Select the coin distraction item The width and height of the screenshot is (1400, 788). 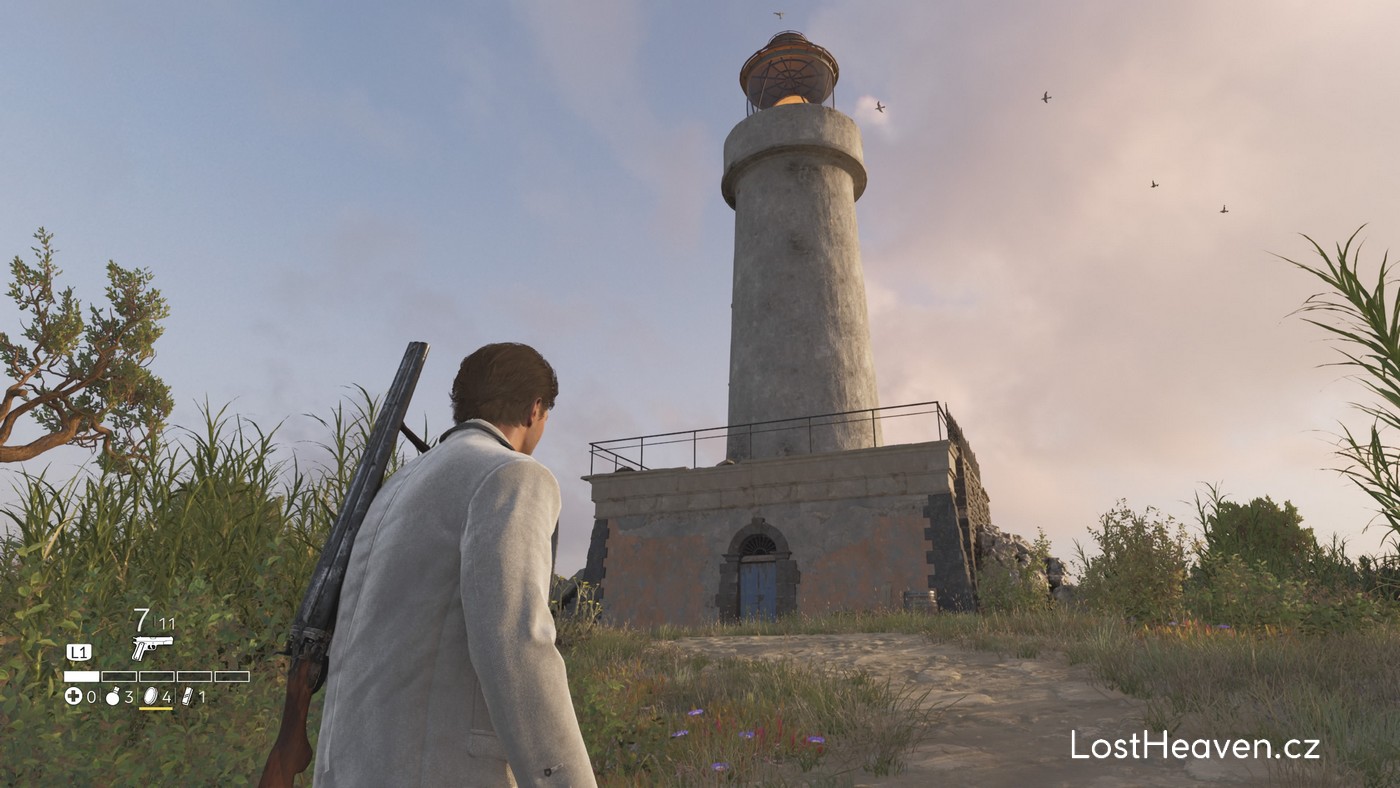pyautogui.click(x=151, y=696)
